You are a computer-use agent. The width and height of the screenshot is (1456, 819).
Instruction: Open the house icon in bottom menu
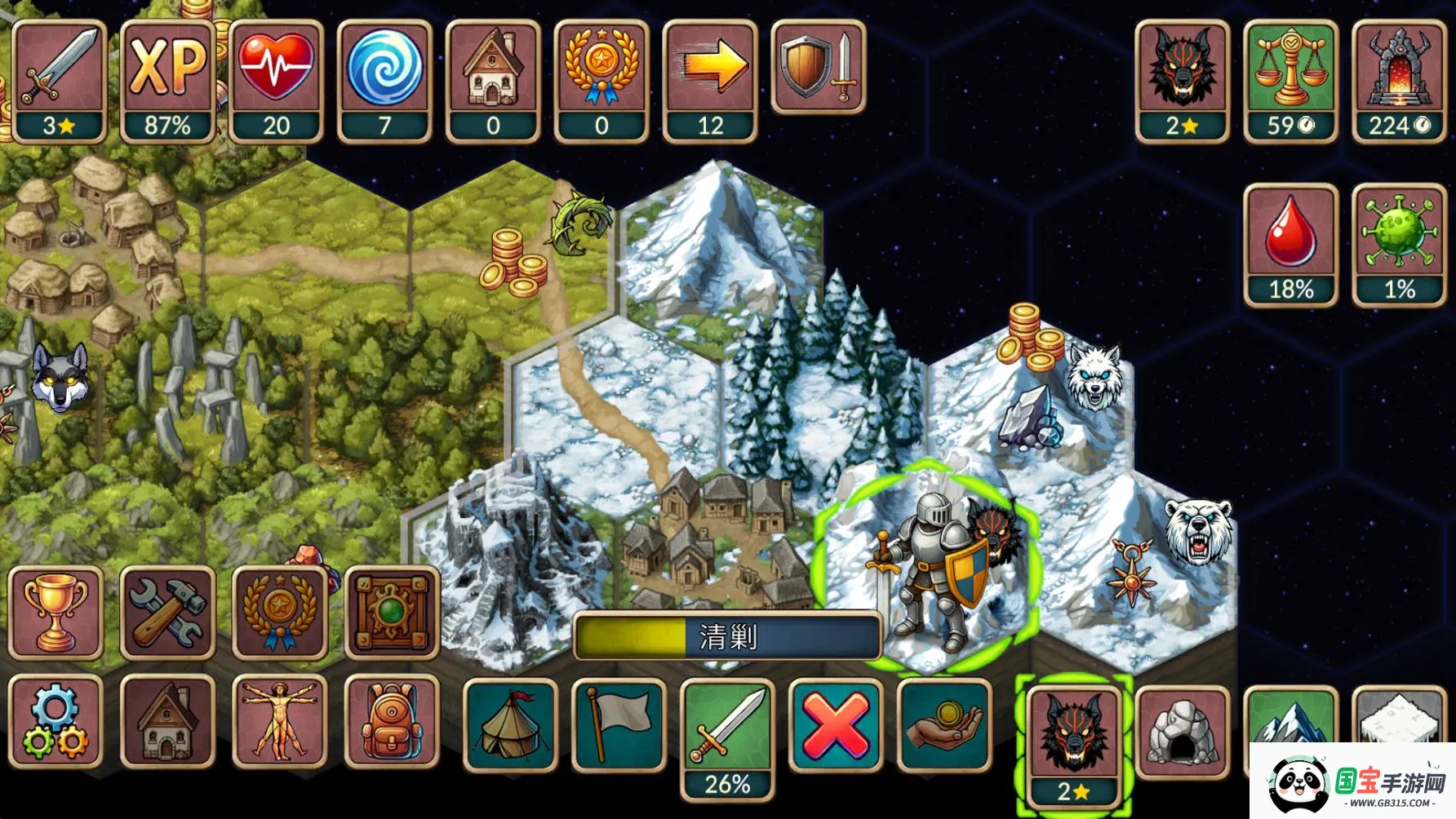pos(168,722)
